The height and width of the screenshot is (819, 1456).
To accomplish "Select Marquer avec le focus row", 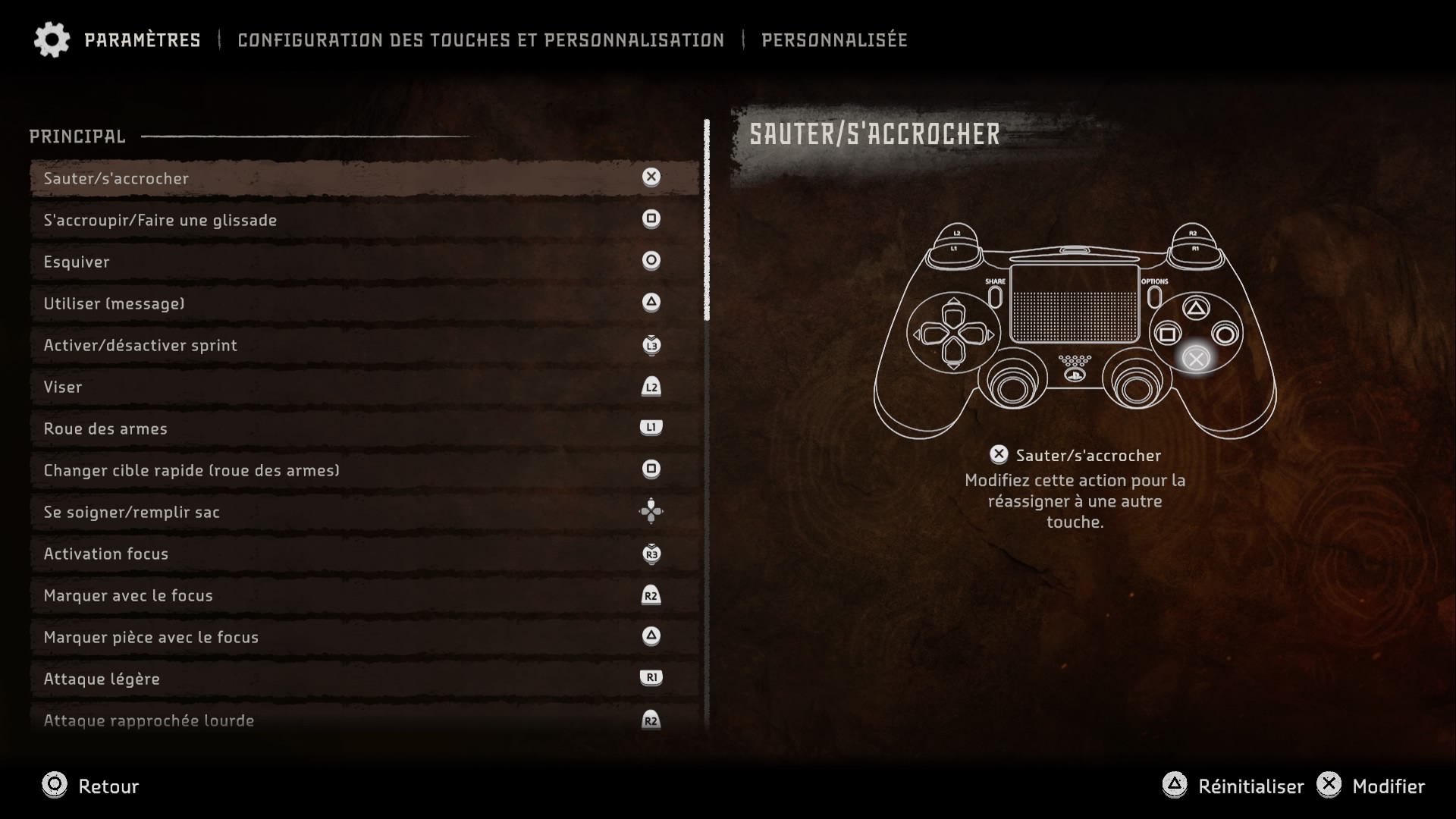I will click(x=364, y=595).
